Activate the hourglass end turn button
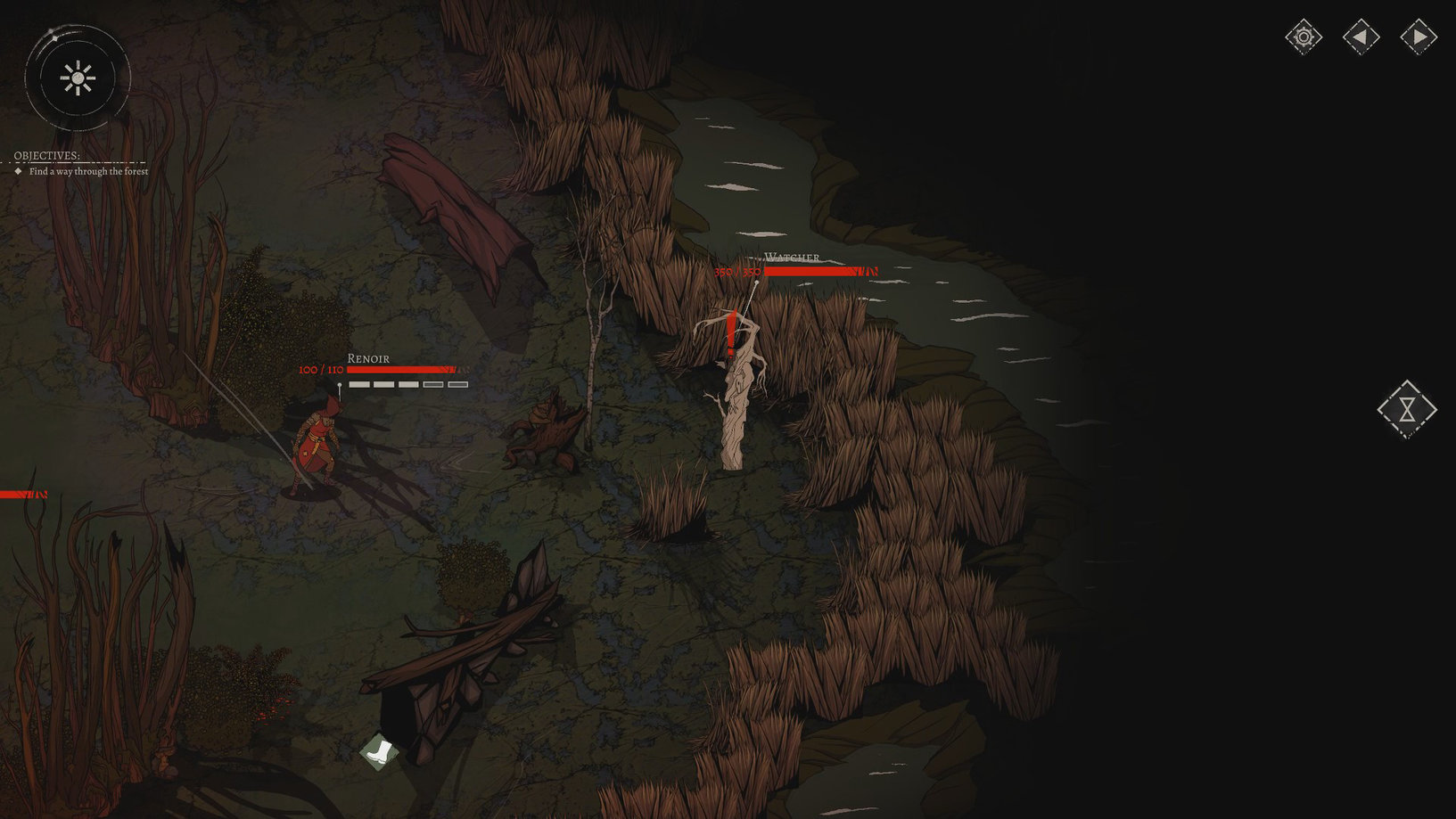Viewport: 1456px width, 819px height. click(x=1406, y=409)
